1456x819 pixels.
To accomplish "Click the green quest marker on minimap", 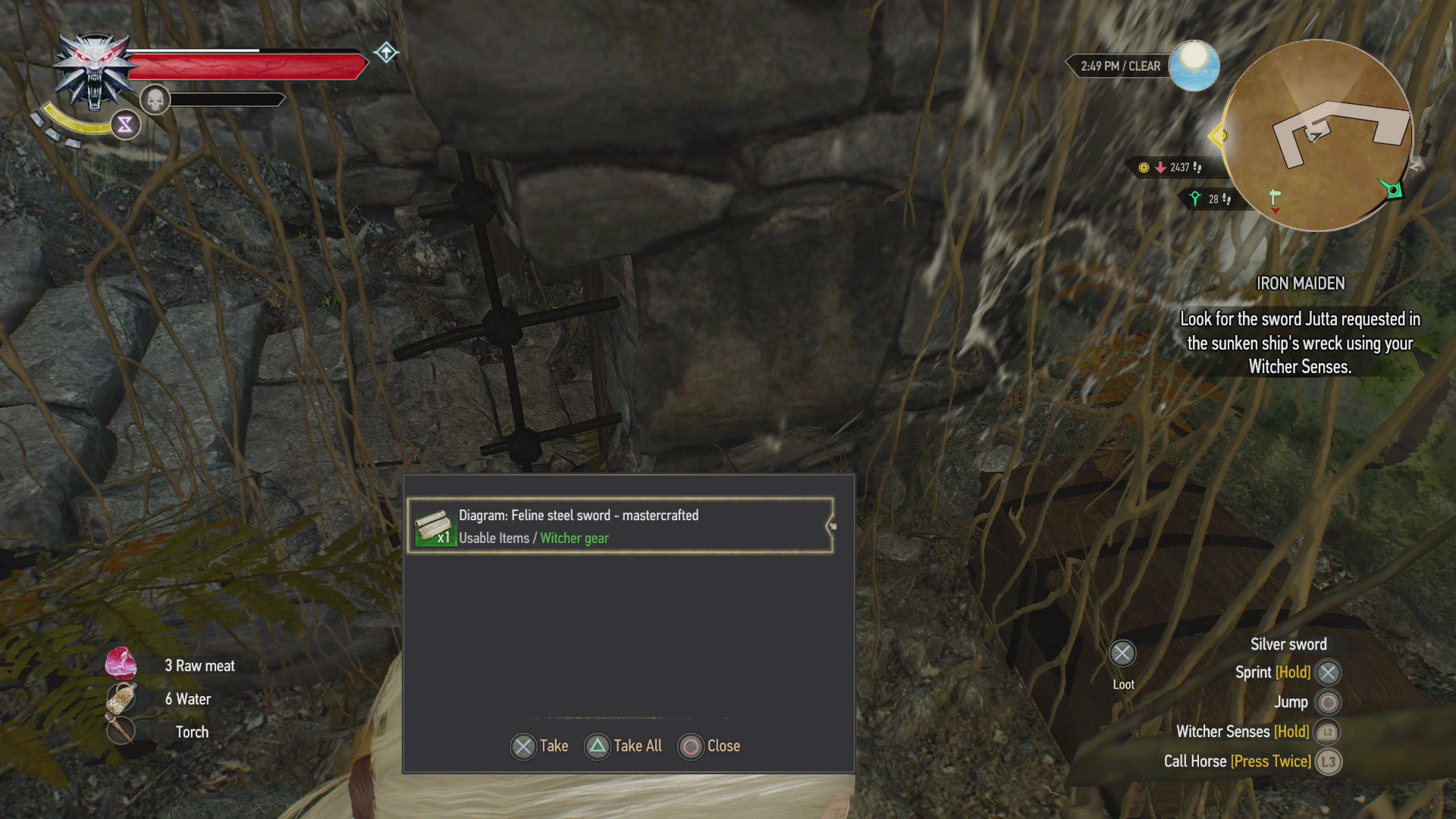I will pyautogui.click(x=1392, y=189).
